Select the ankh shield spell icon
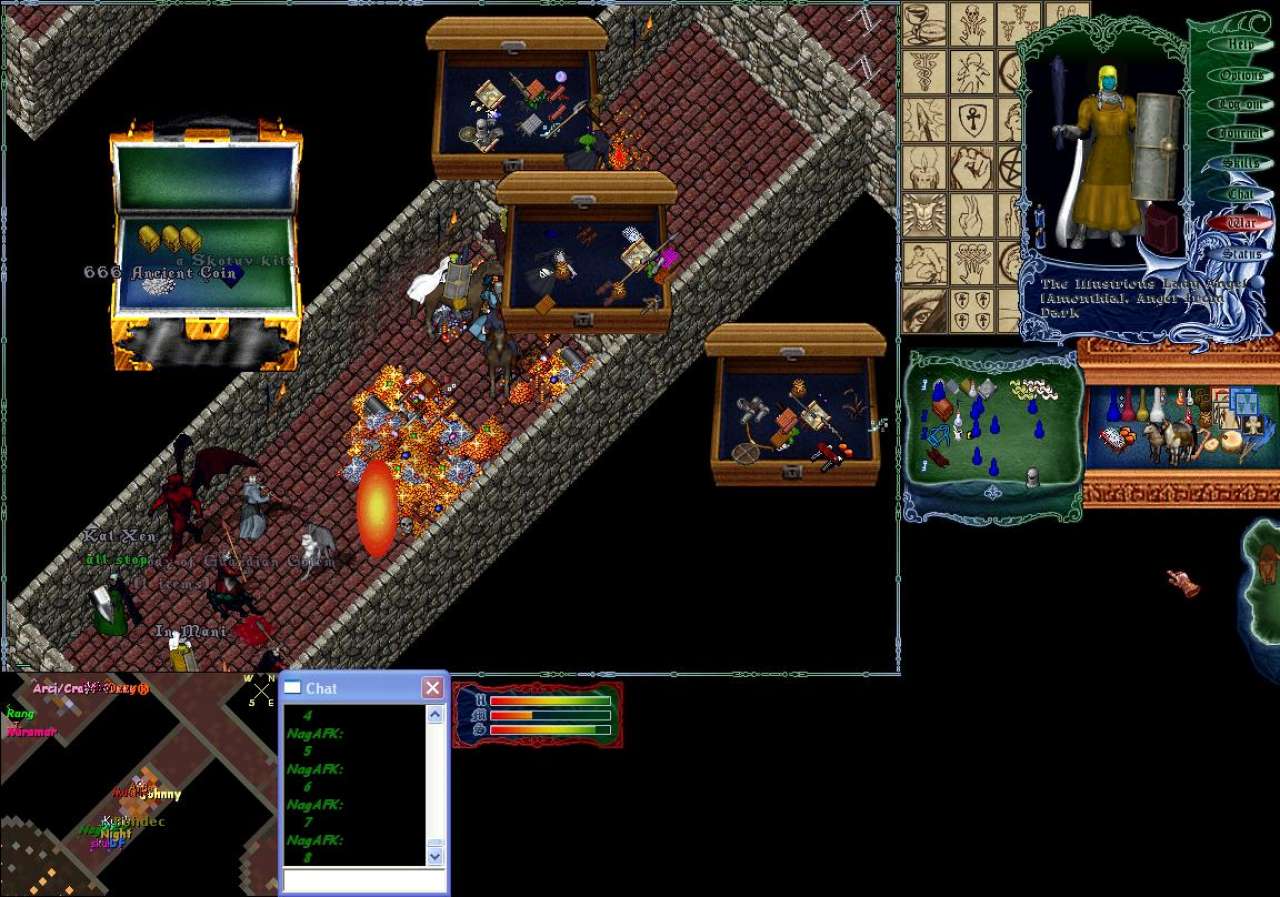This screenshot has height=897, width=1280. 971,120
